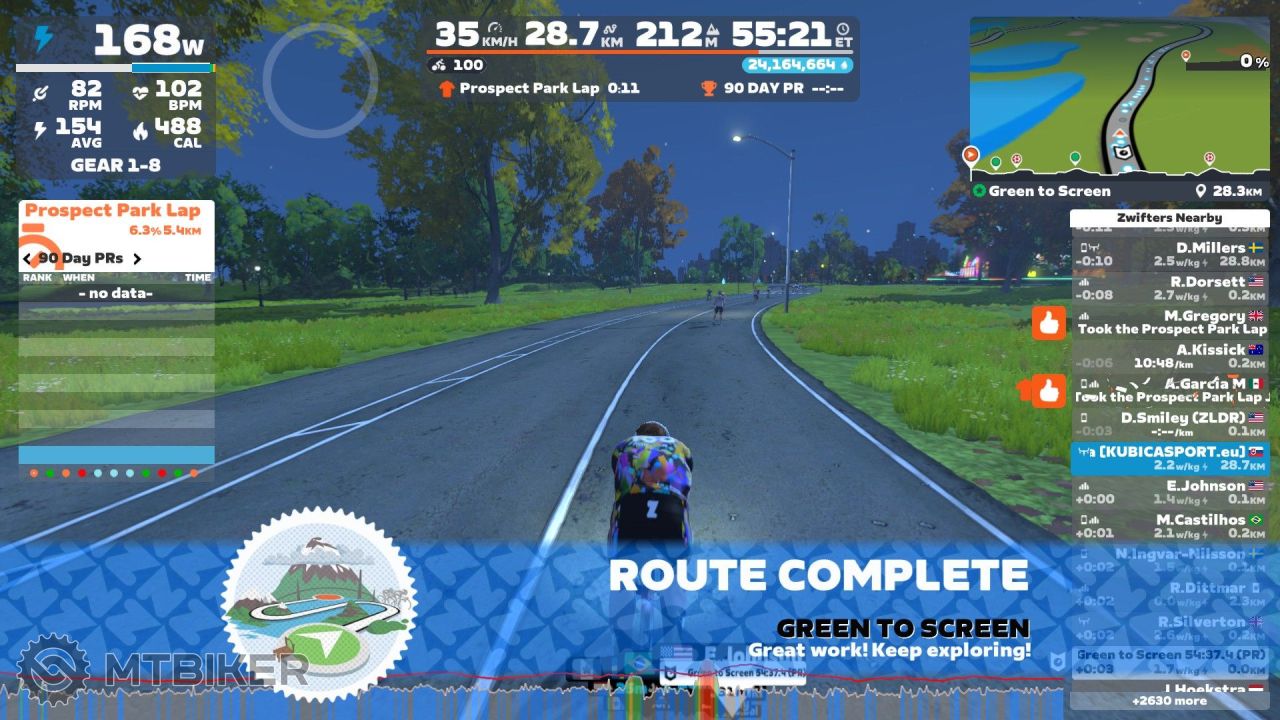Switch to next leaderboard after 90 Day PRs
This screenshot has height=720, width=1280.
point(137,258)
